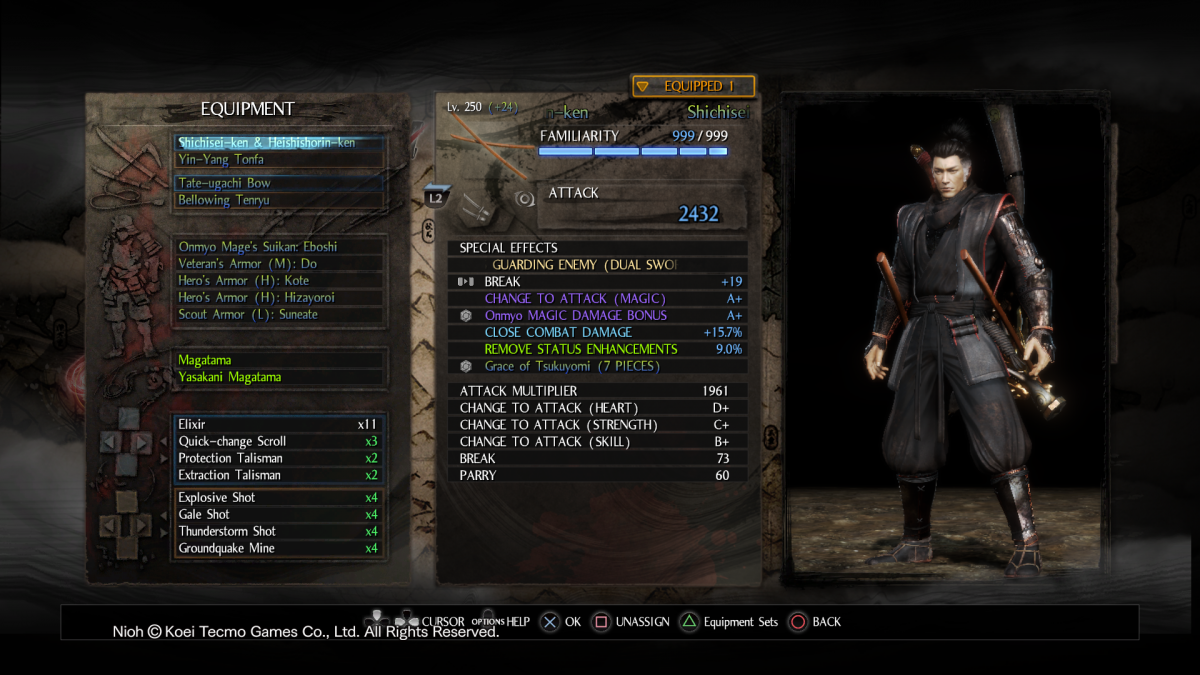Open the Equipped 1 set dropdown
This screenshot has height=675, width=1200.
tap(693, 87)
